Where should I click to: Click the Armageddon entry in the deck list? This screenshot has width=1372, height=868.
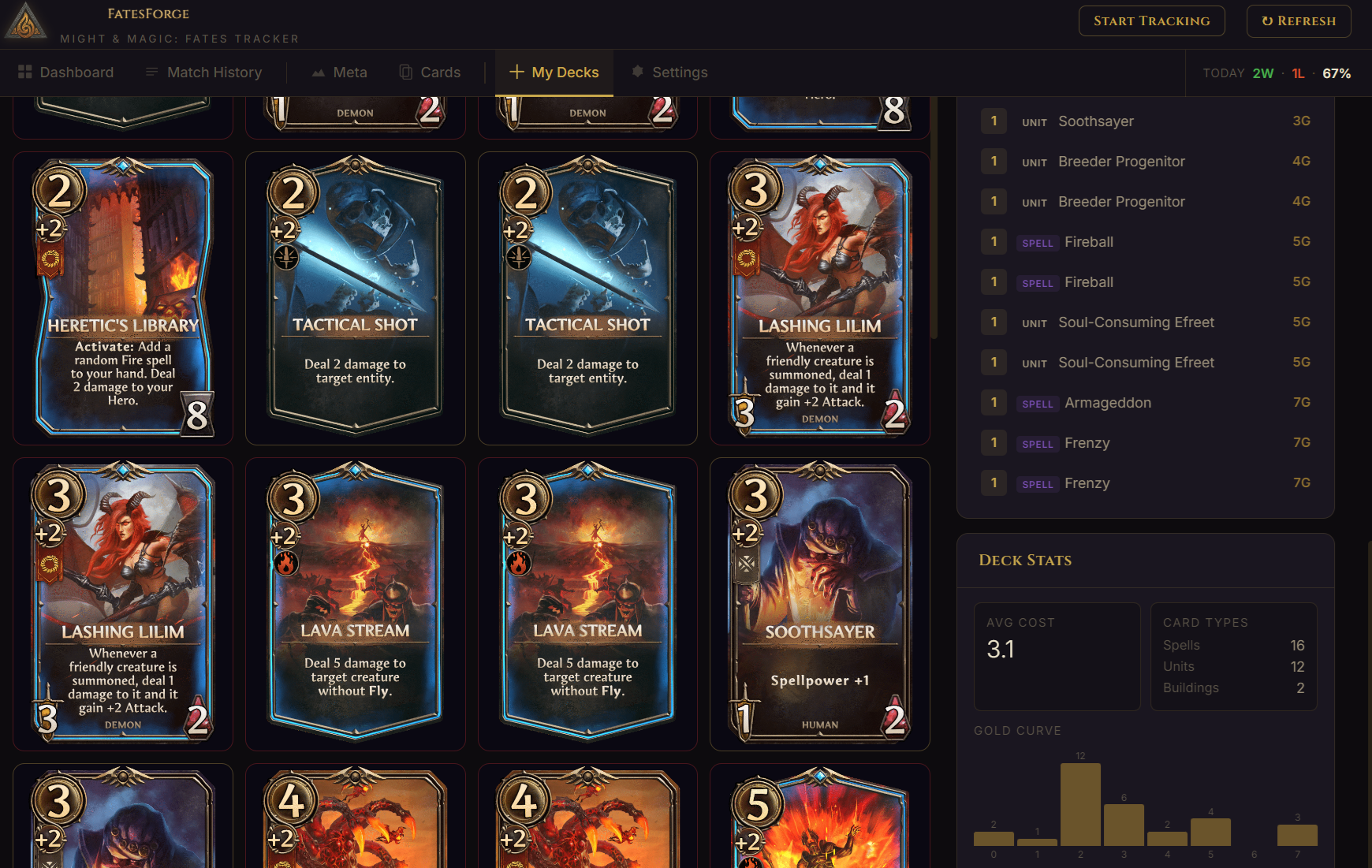(x=1108, y=402)
